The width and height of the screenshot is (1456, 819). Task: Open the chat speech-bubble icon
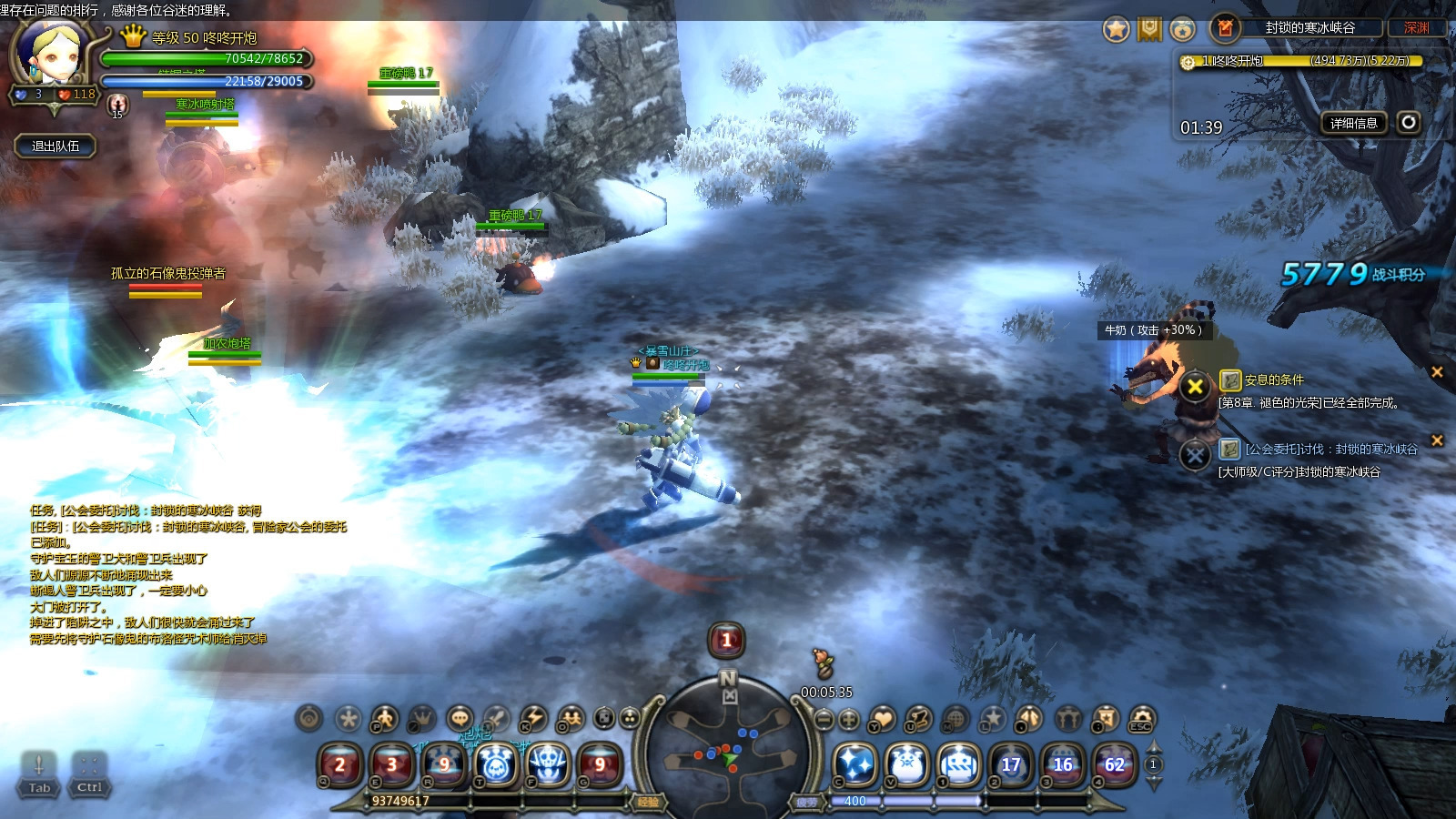[x=460, y=719]
